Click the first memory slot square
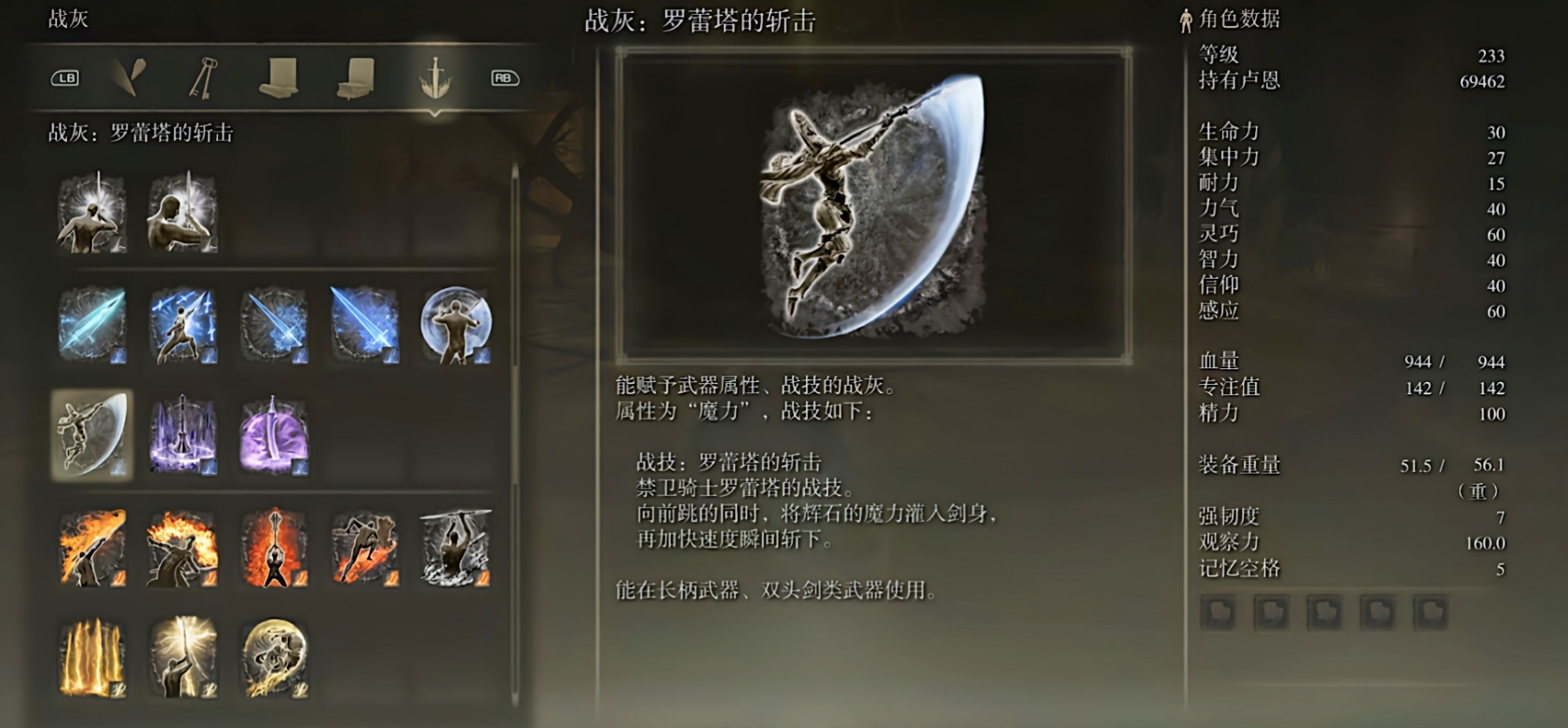Viewport: 1568px width, 728px height. click(1218, 613)
